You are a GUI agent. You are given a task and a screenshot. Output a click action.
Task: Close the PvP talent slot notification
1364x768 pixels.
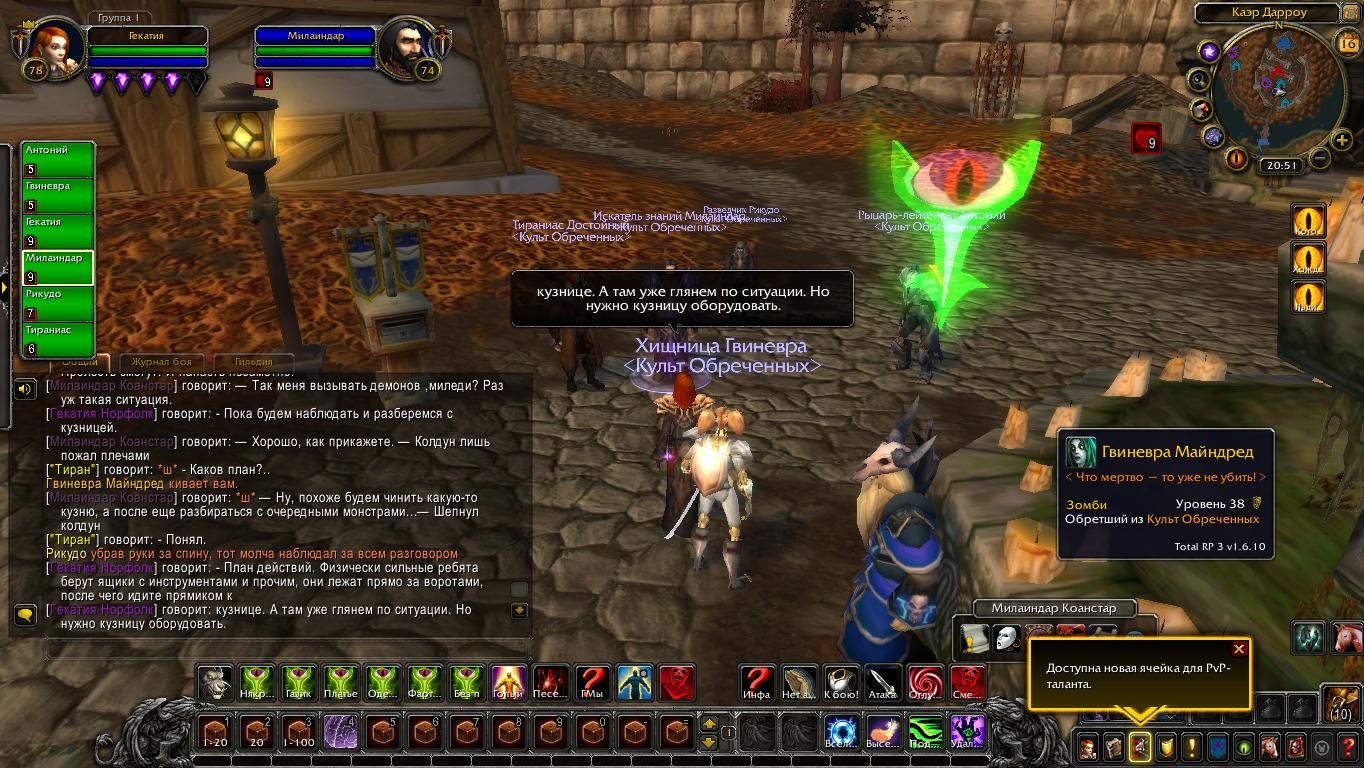(1239, 649)
